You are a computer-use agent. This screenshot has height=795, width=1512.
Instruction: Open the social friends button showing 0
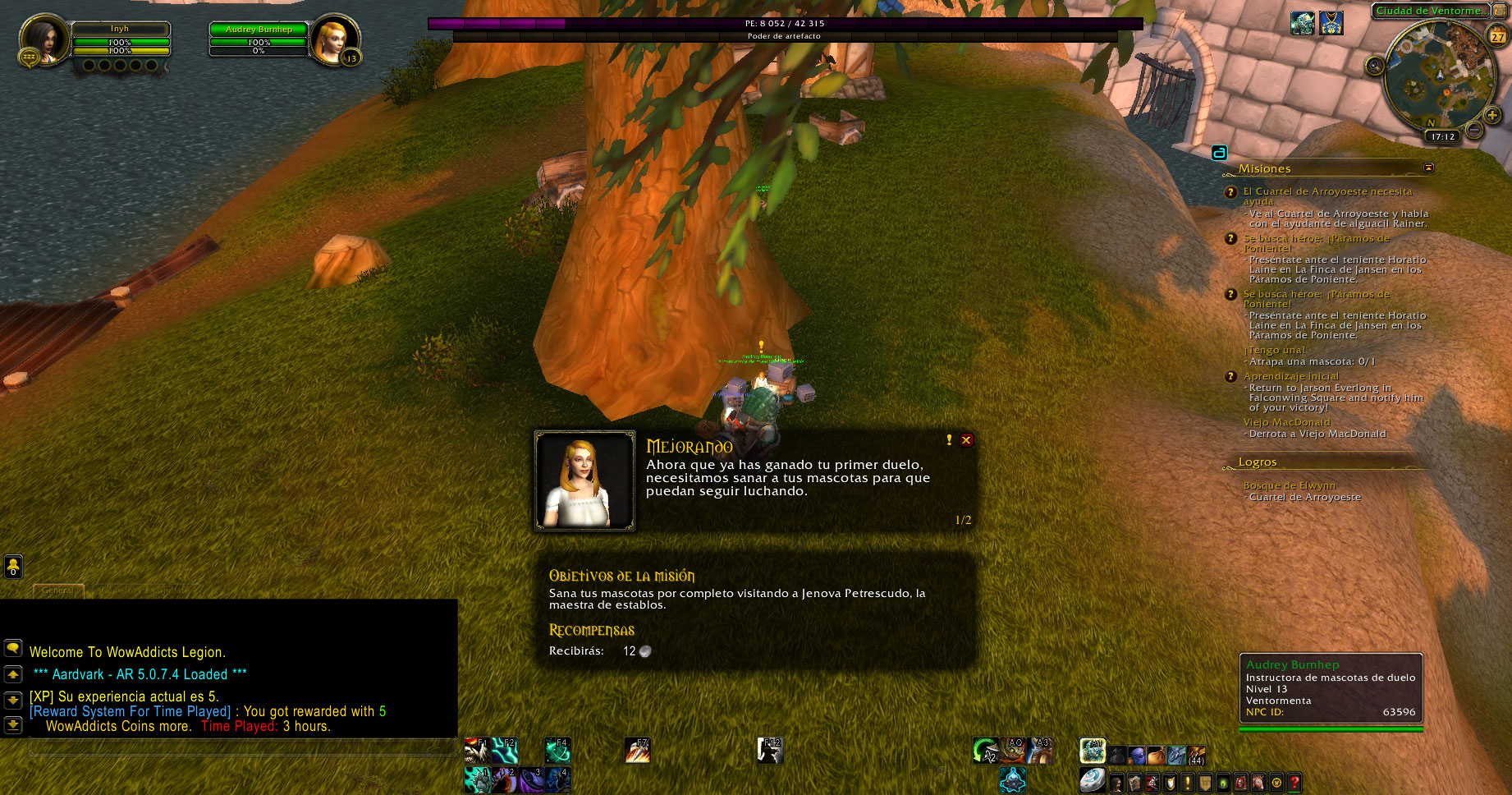pos(13,567)
